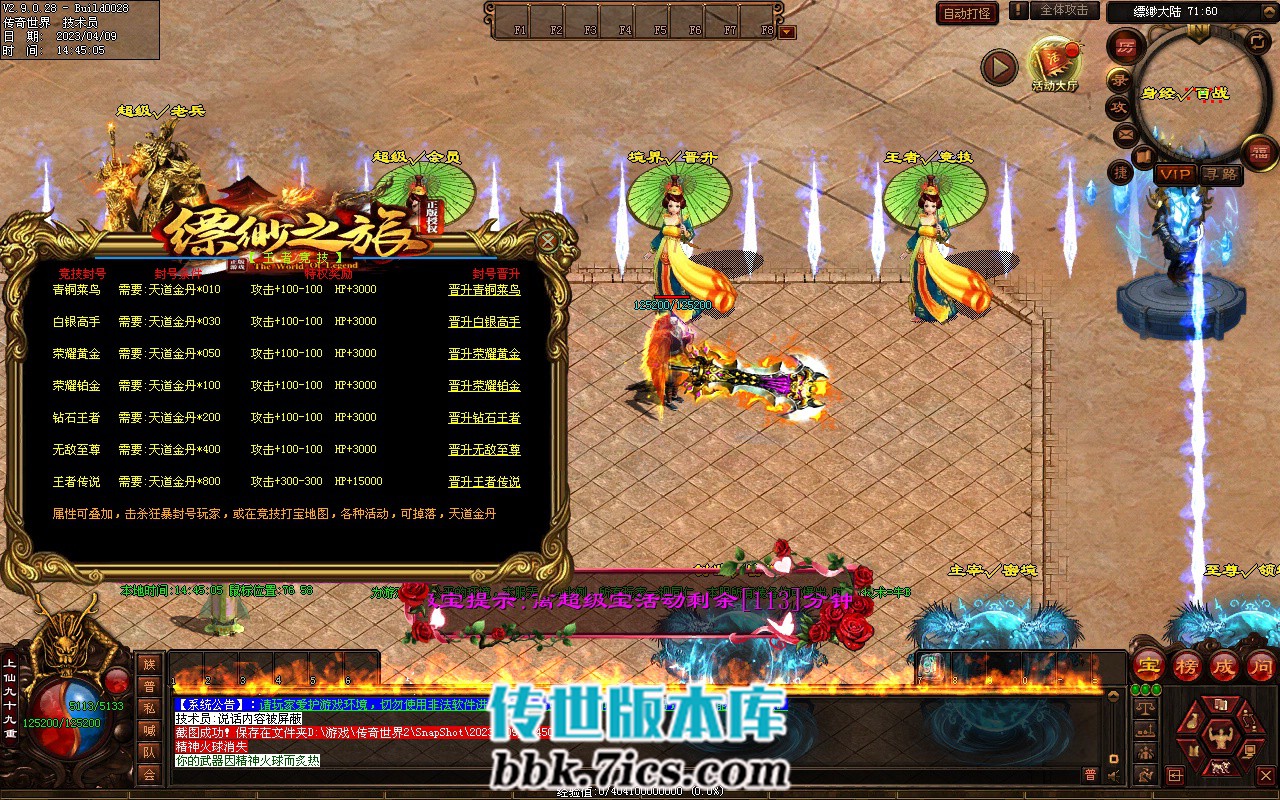Claim the 晋升王者传说 title promotion
This screenshot has width=1280, height=800.
click(x=484, y=482)
